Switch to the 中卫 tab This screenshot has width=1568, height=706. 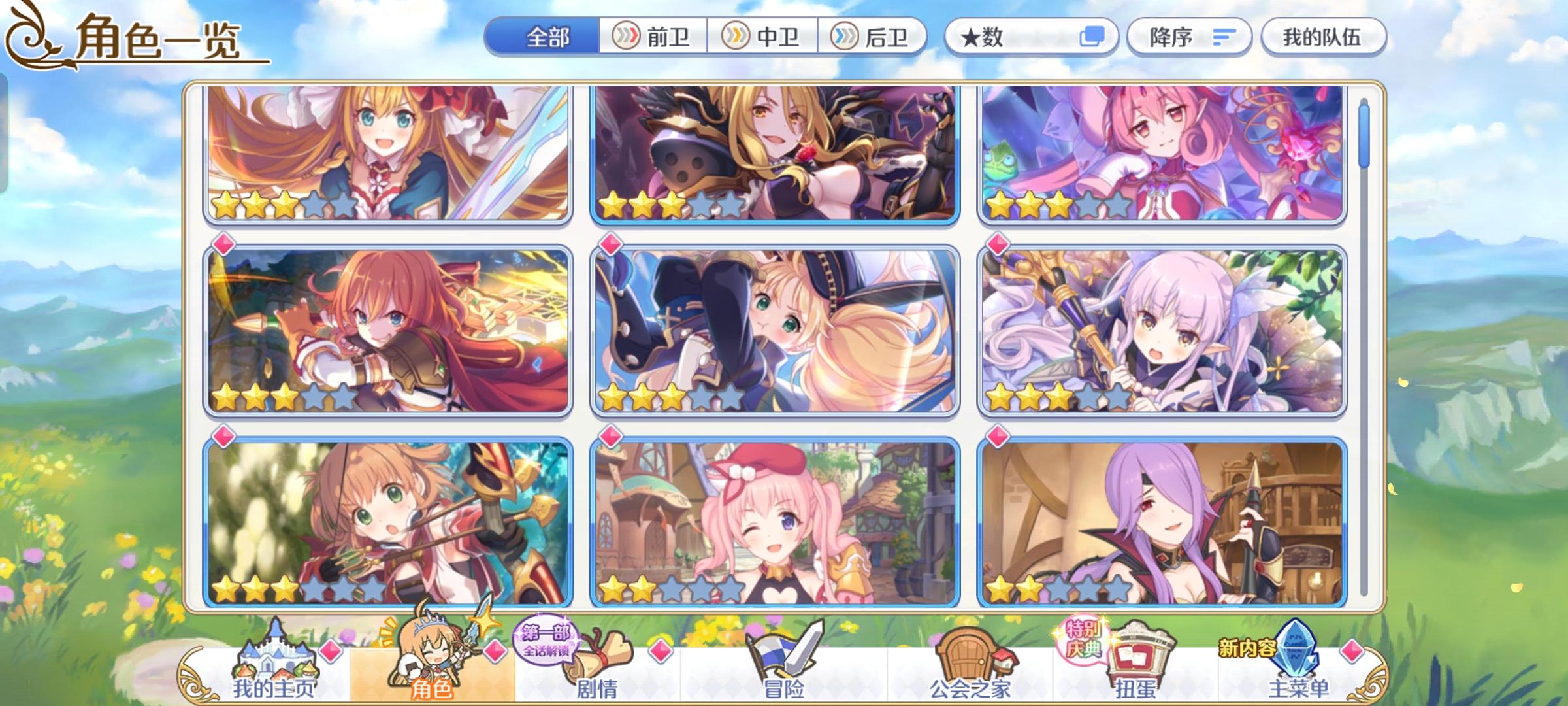pyautogui.click(x=764, y=37)
